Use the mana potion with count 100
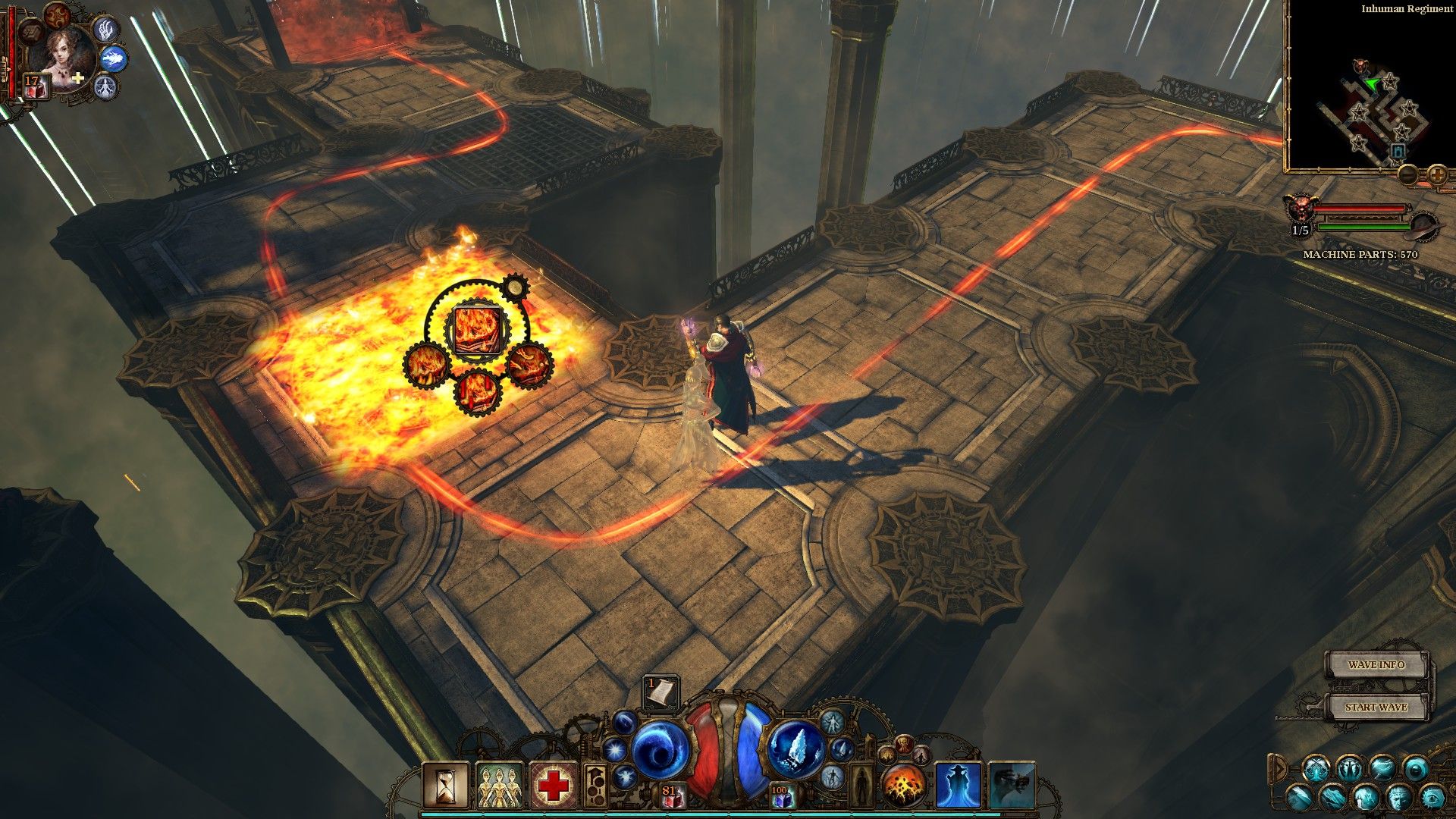1456x819 pixels. [780, 796]
